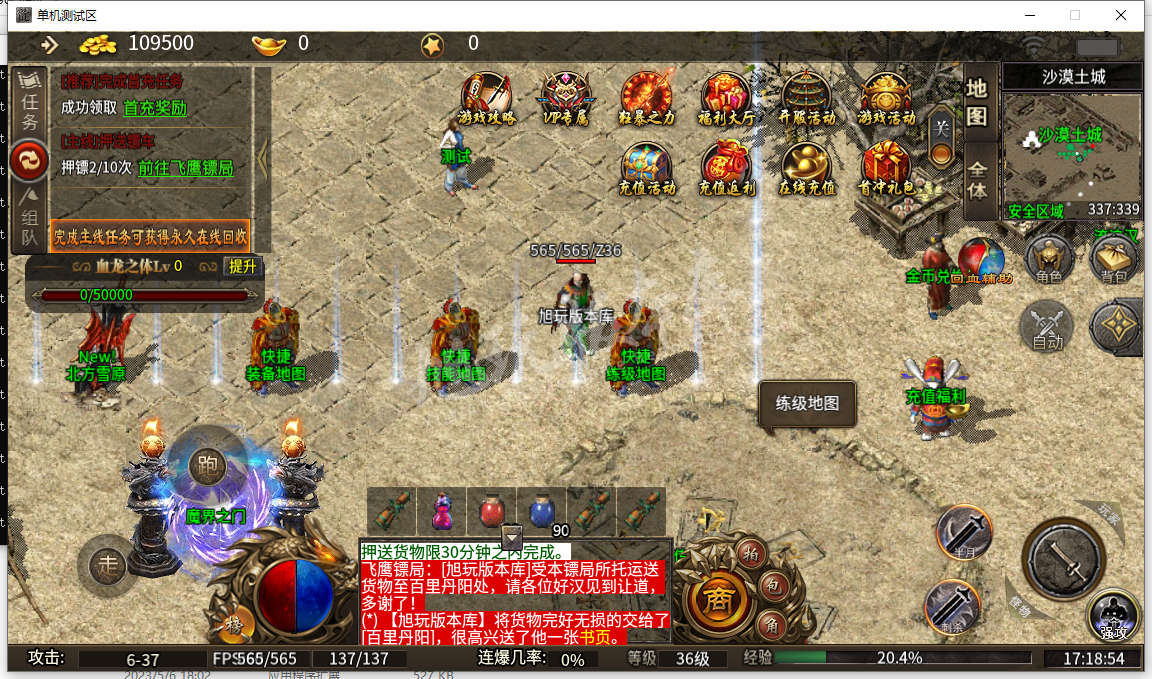1152x679 pixels.
Task: Open the 游戏攻略 game guide icon
Action: (x=486, y=97)
